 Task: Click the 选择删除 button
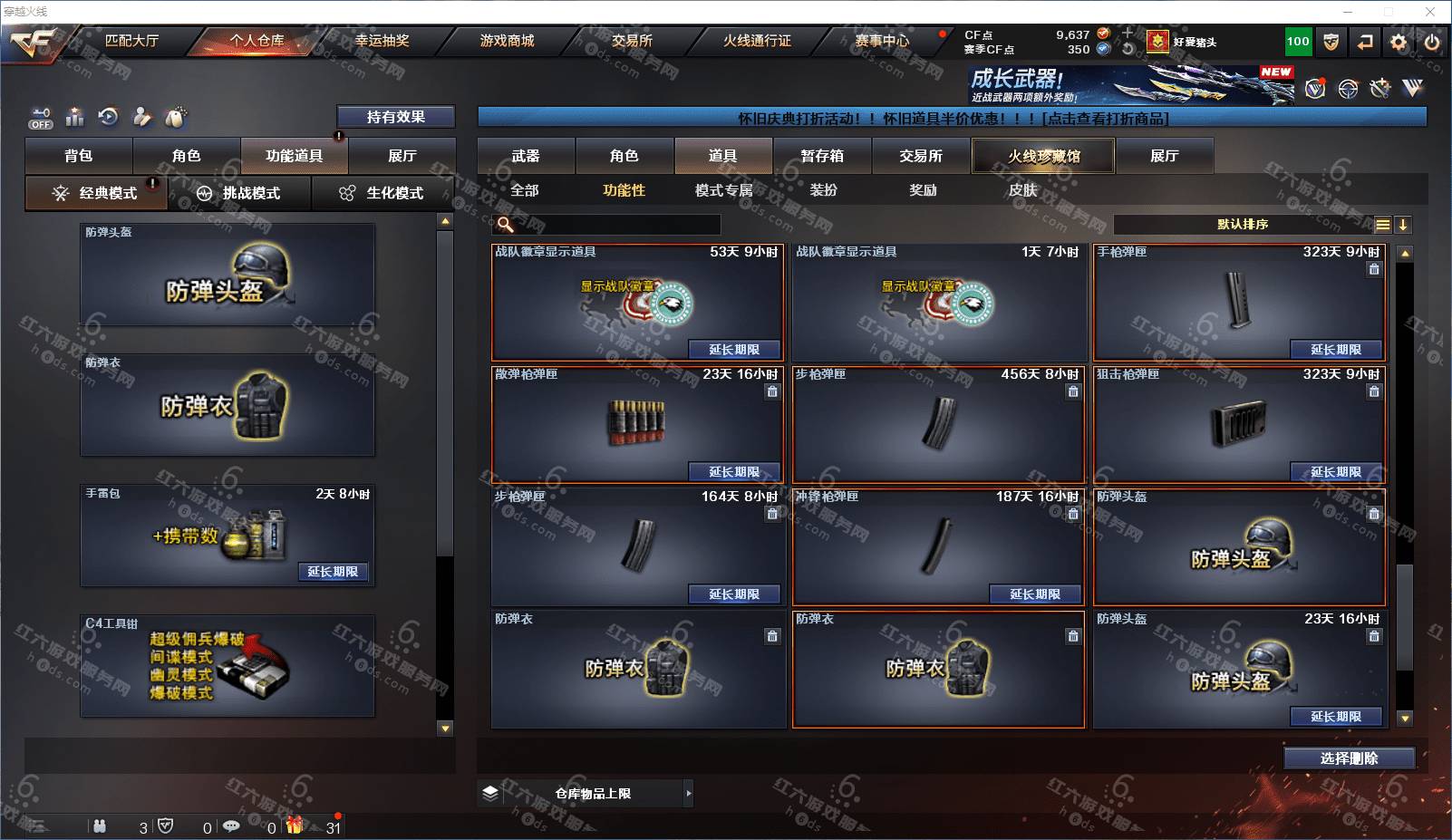[1349, 758]
